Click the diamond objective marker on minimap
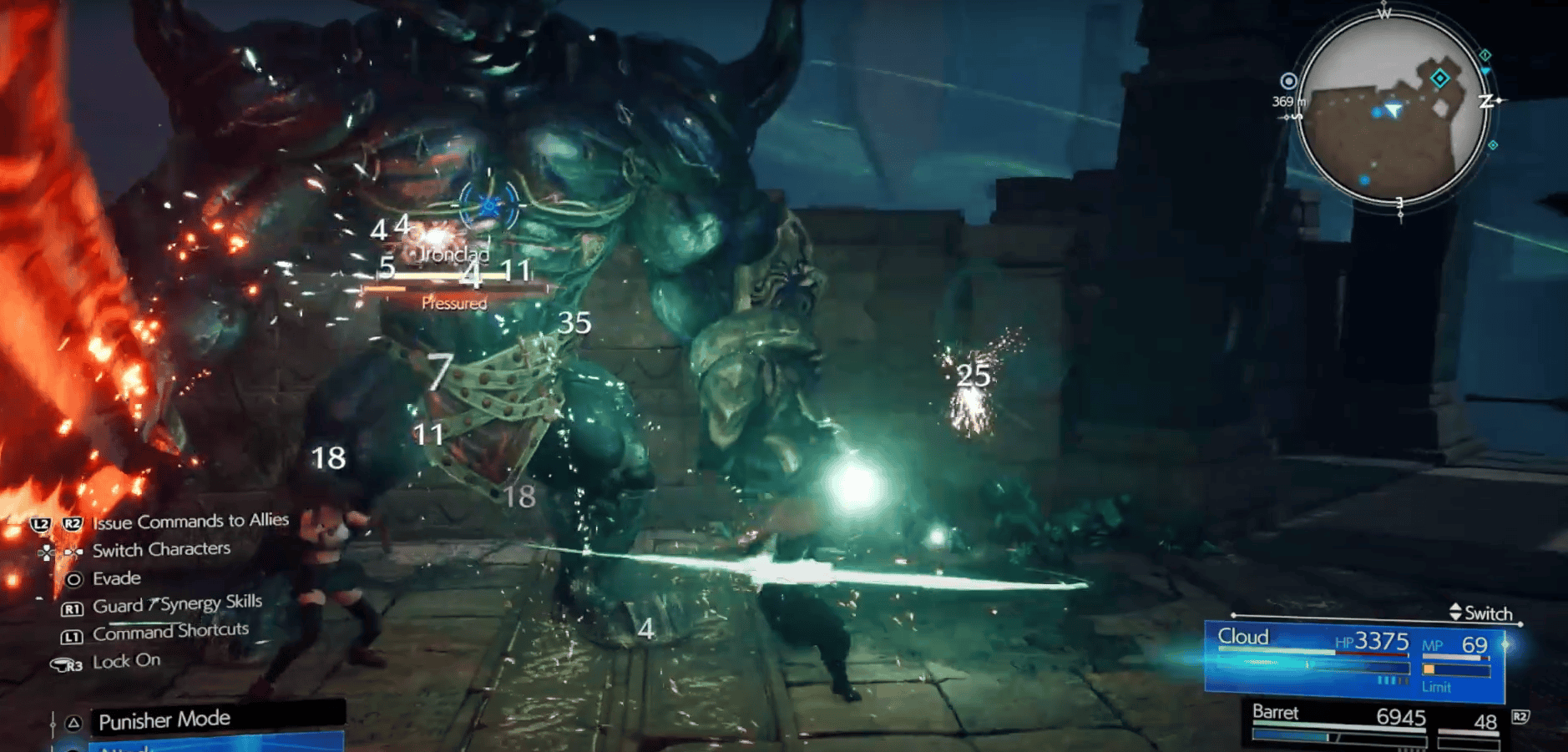The image size is (1568, 752). pyautogui.click(x=1440, y=78)
